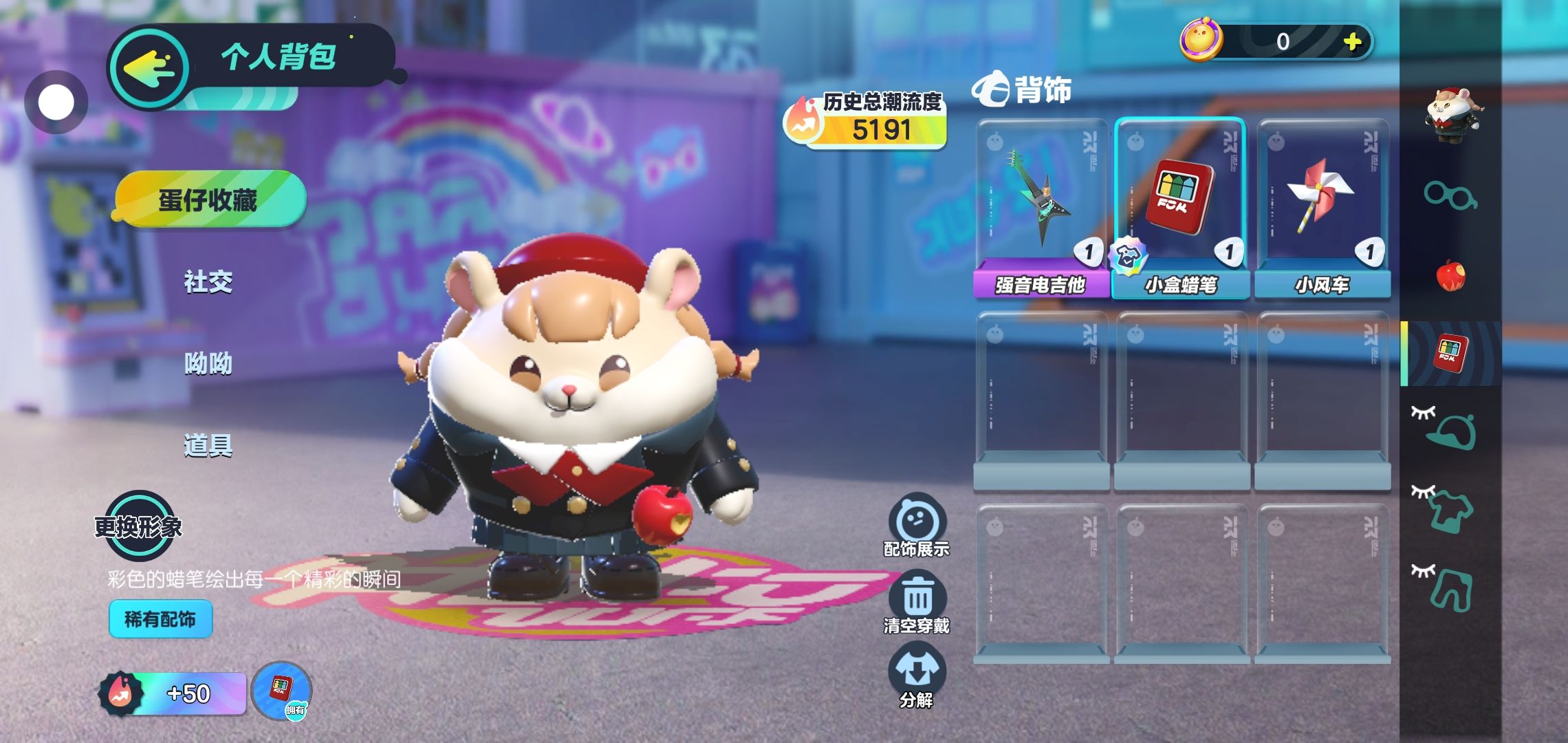Add coins with the plus button
The height and width of the screenshot is (743, 1568).
click(1353, 42)
